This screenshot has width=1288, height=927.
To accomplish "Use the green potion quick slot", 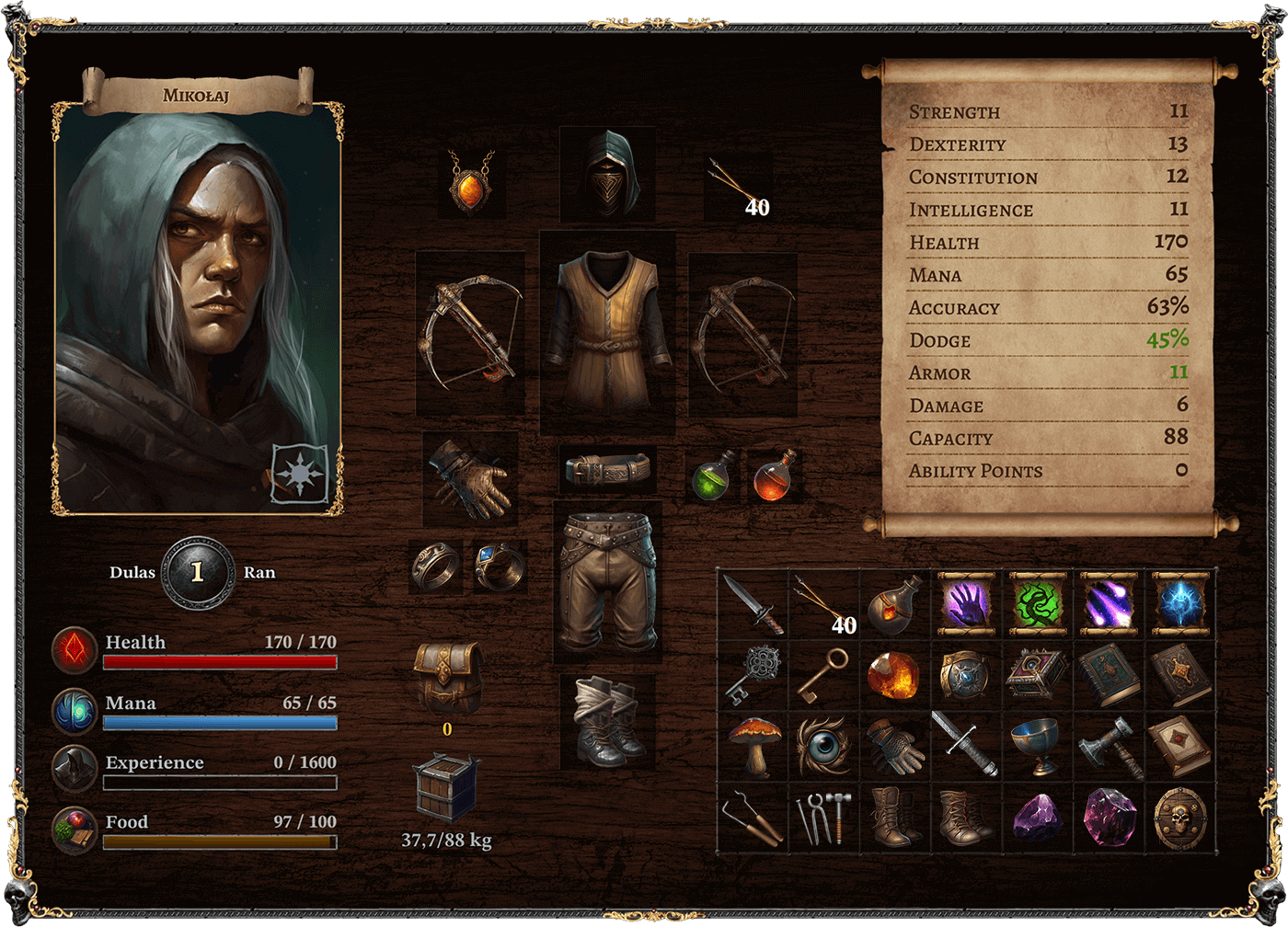I will pyautogui.click(x=715, y=475).
